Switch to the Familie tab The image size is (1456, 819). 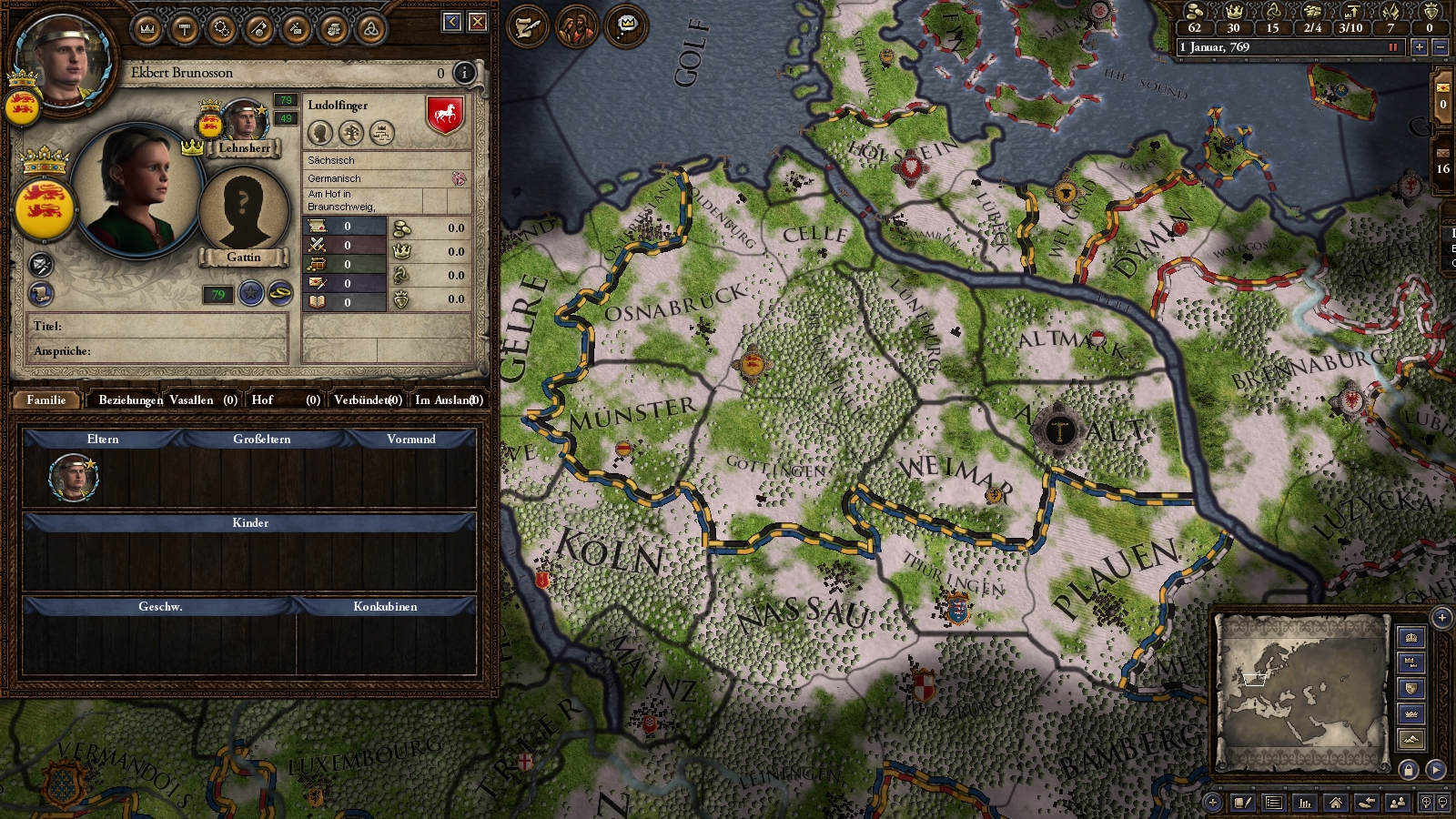click(46, 399)
